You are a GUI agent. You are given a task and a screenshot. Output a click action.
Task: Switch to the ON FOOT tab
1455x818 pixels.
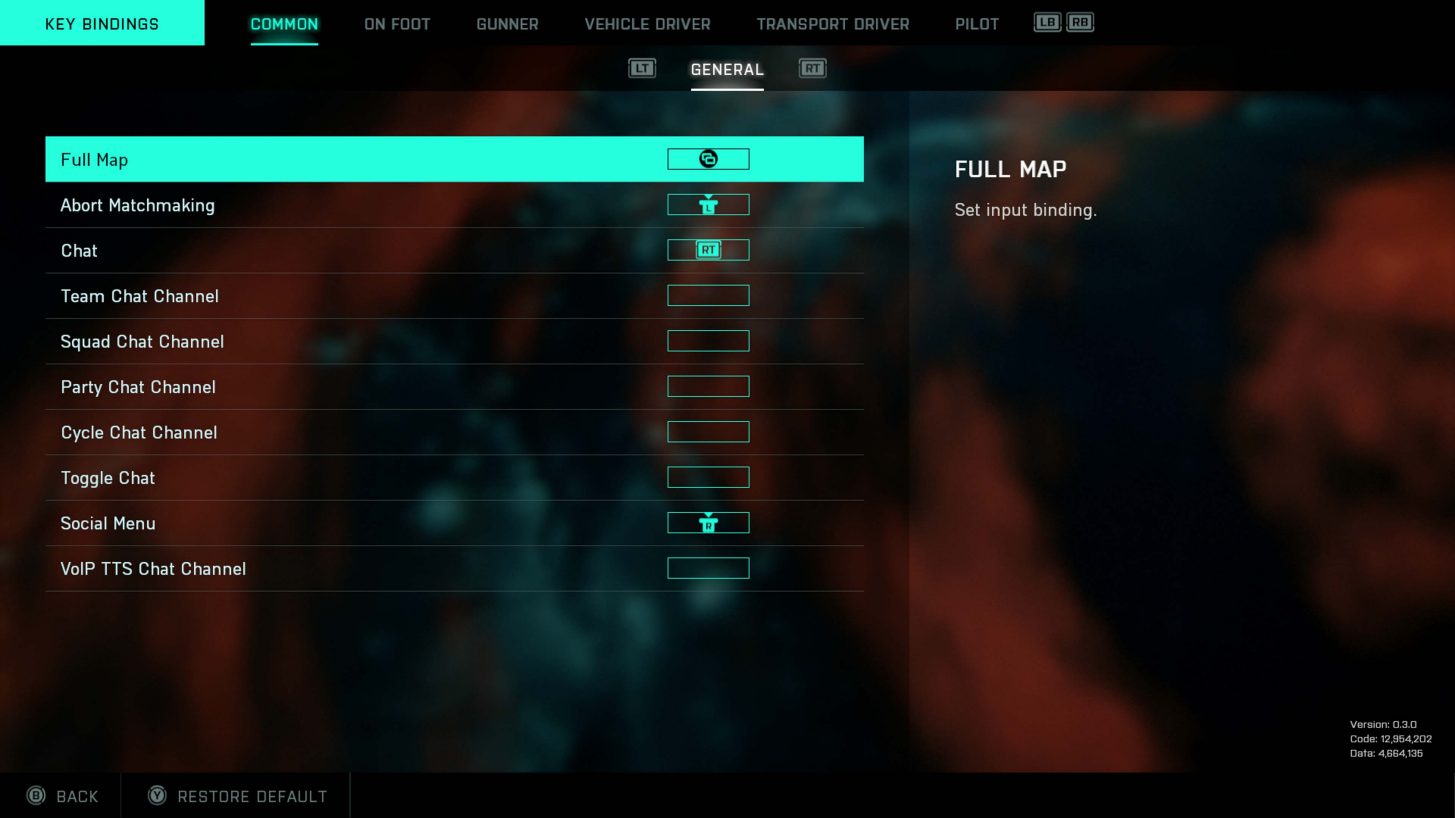(x=396, y=23)
